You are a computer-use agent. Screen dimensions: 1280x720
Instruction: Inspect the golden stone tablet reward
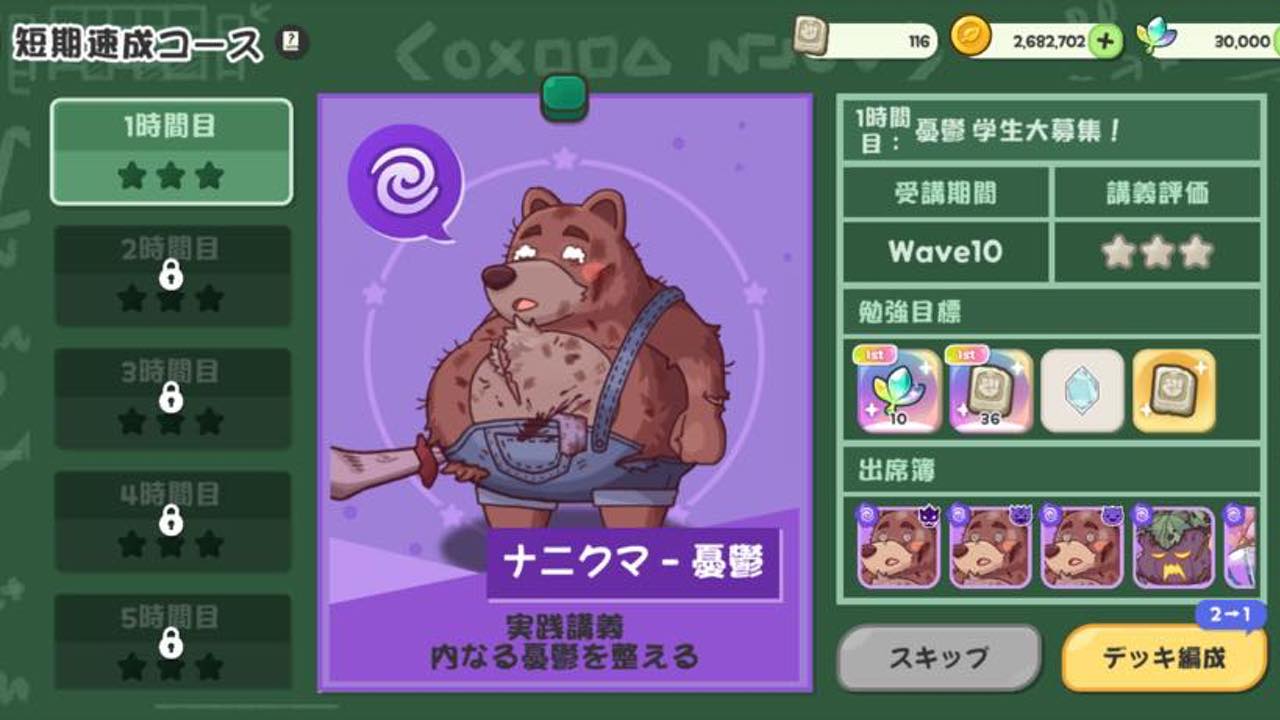tap(1174, 391)
